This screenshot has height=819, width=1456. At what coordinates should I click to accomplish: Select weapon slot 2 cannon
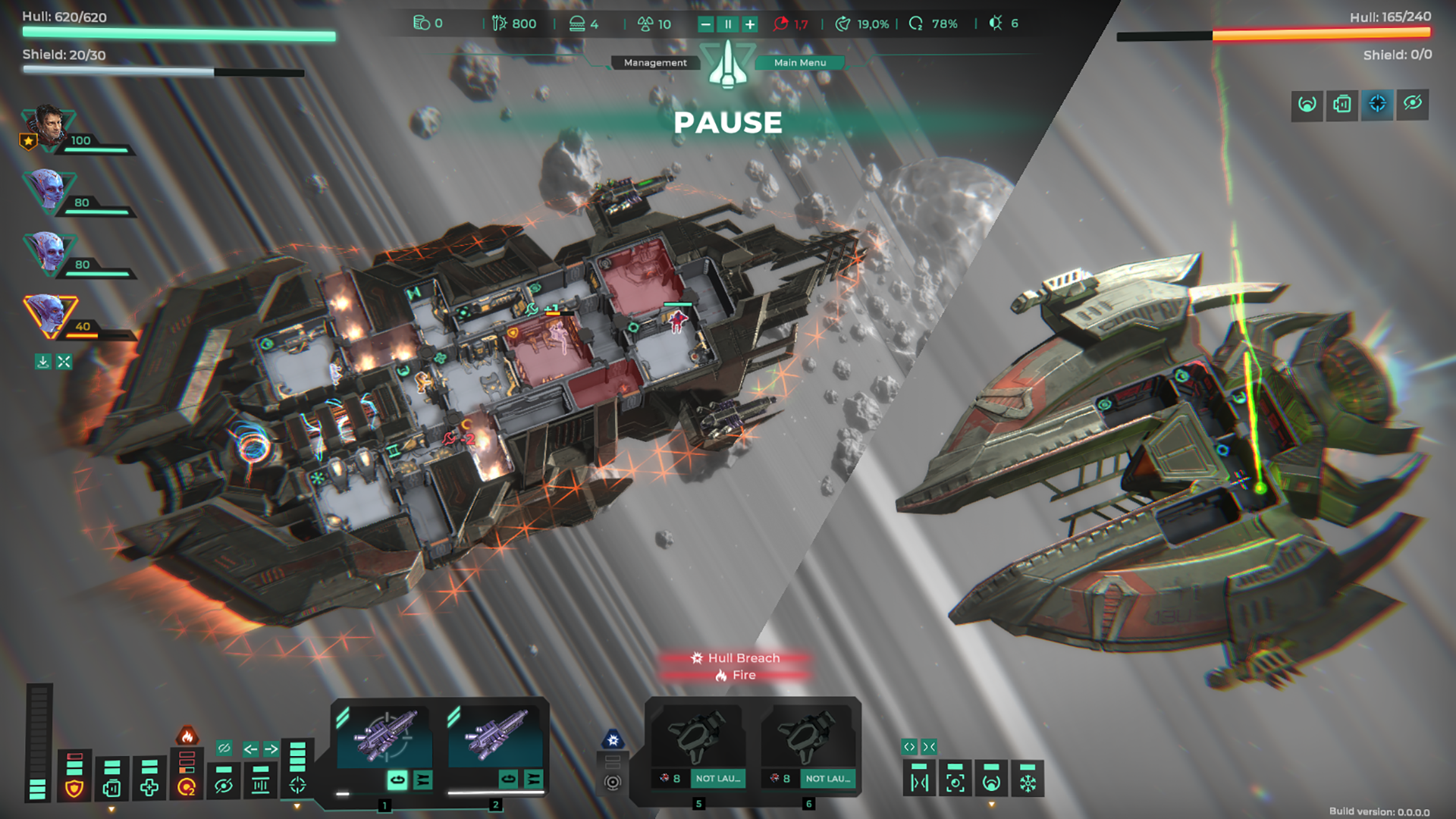click(495, 736)
